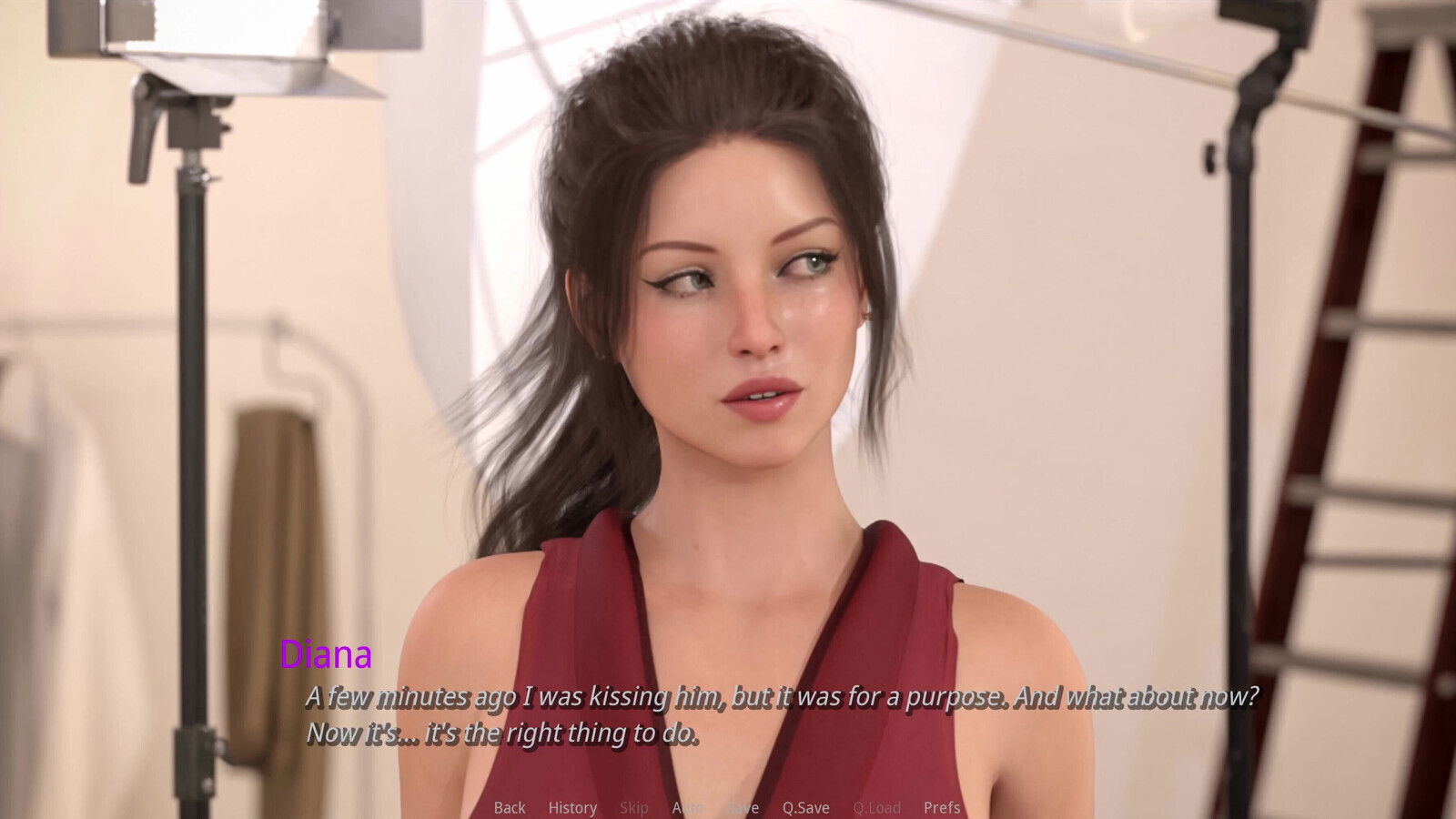Rewind to previous dialogue using Back

click(x=510, y=807)
